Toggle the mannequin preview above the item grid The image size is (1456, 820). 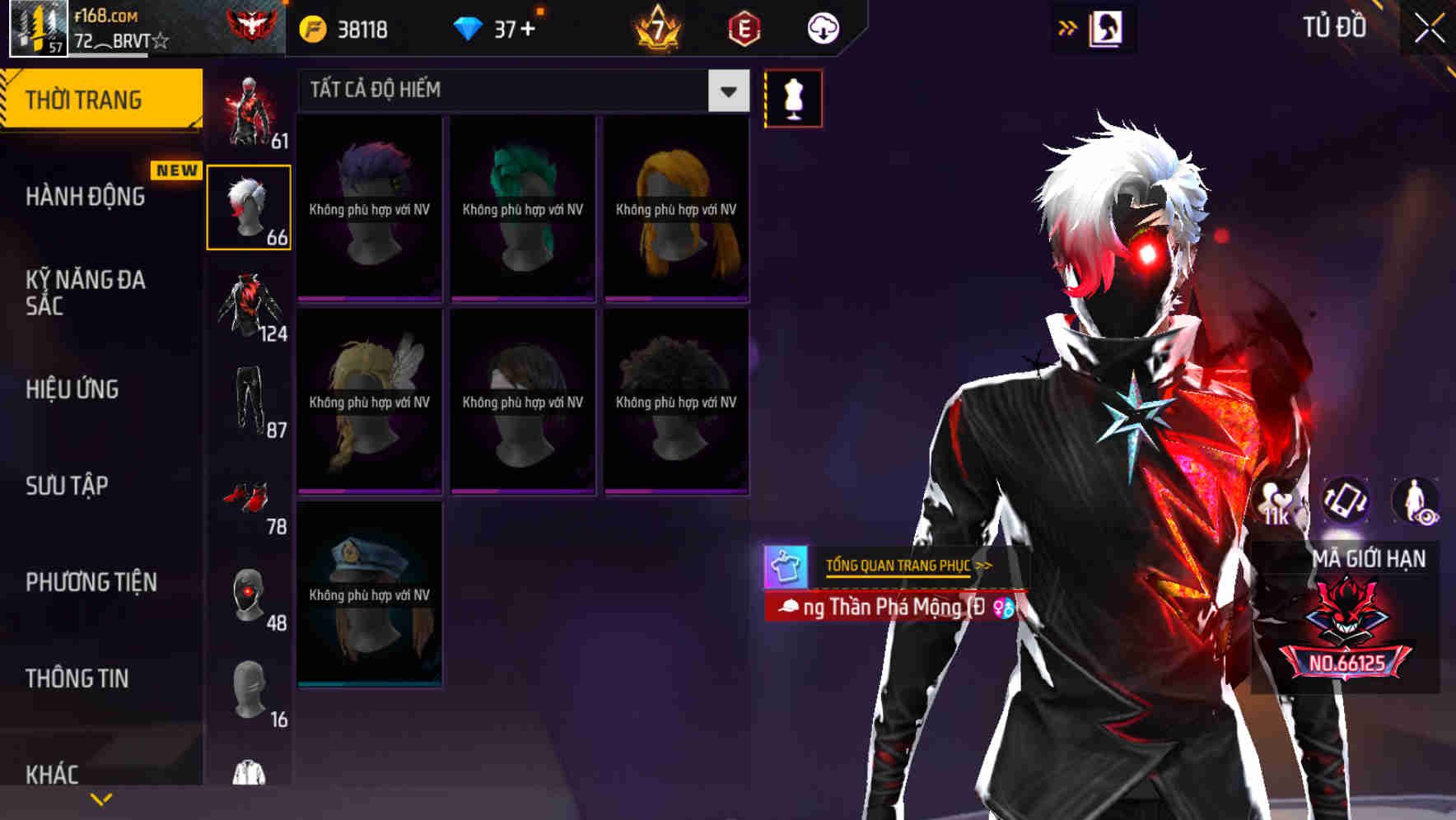pos(791,97)
